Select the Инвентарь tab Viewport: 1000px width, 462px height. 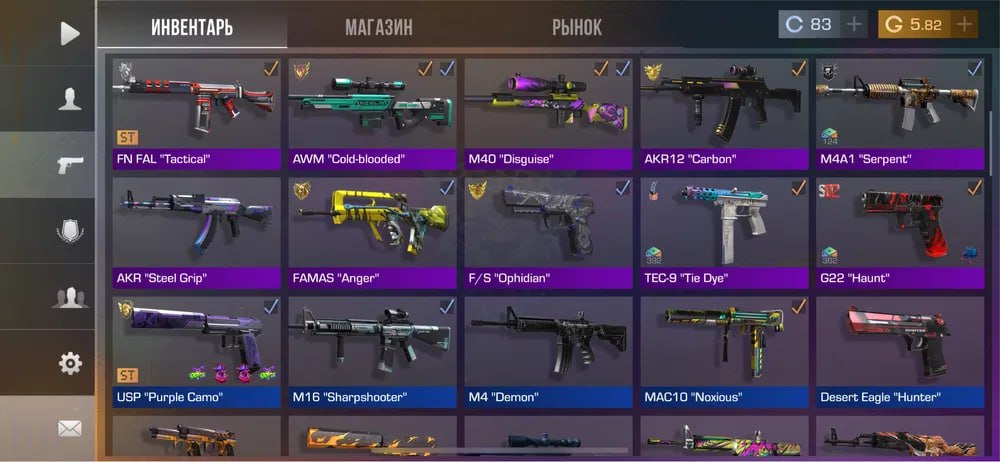[x=192, y=28]
